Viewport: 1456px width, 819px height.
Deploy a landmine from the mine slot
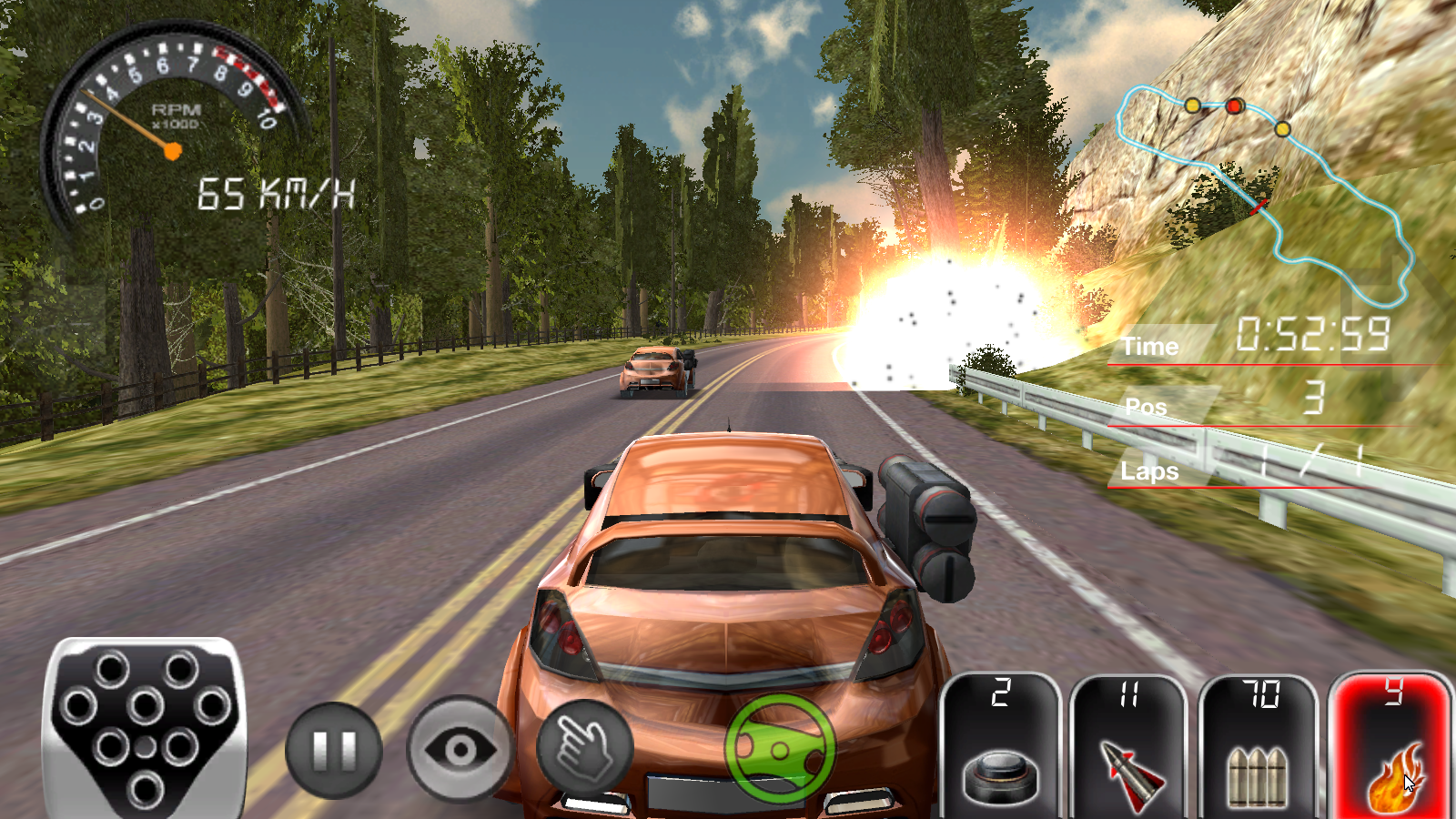tap(1000, 748)
